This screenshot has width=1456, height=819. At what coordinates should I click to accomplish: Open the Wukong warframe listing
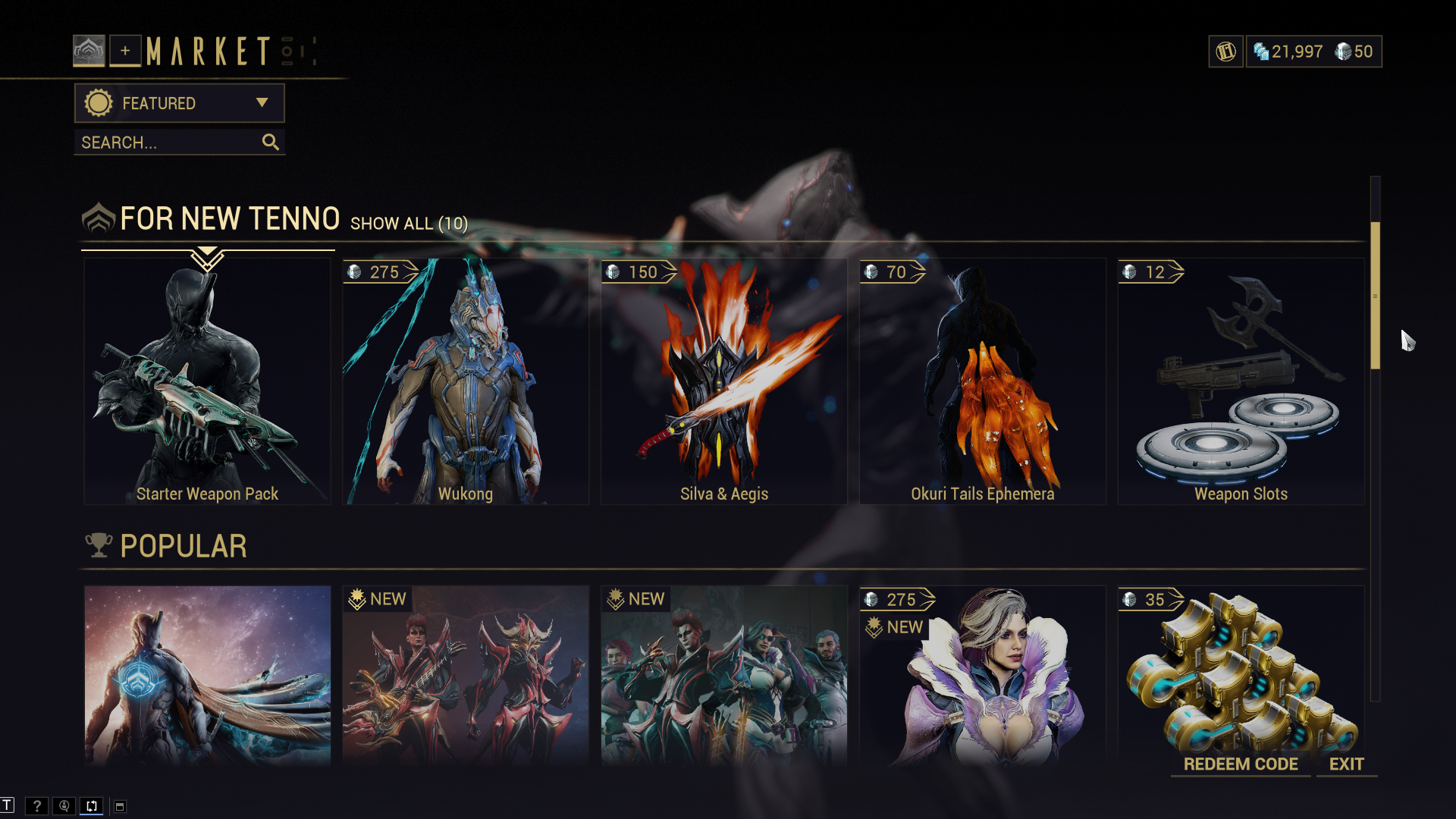[466, 381]
